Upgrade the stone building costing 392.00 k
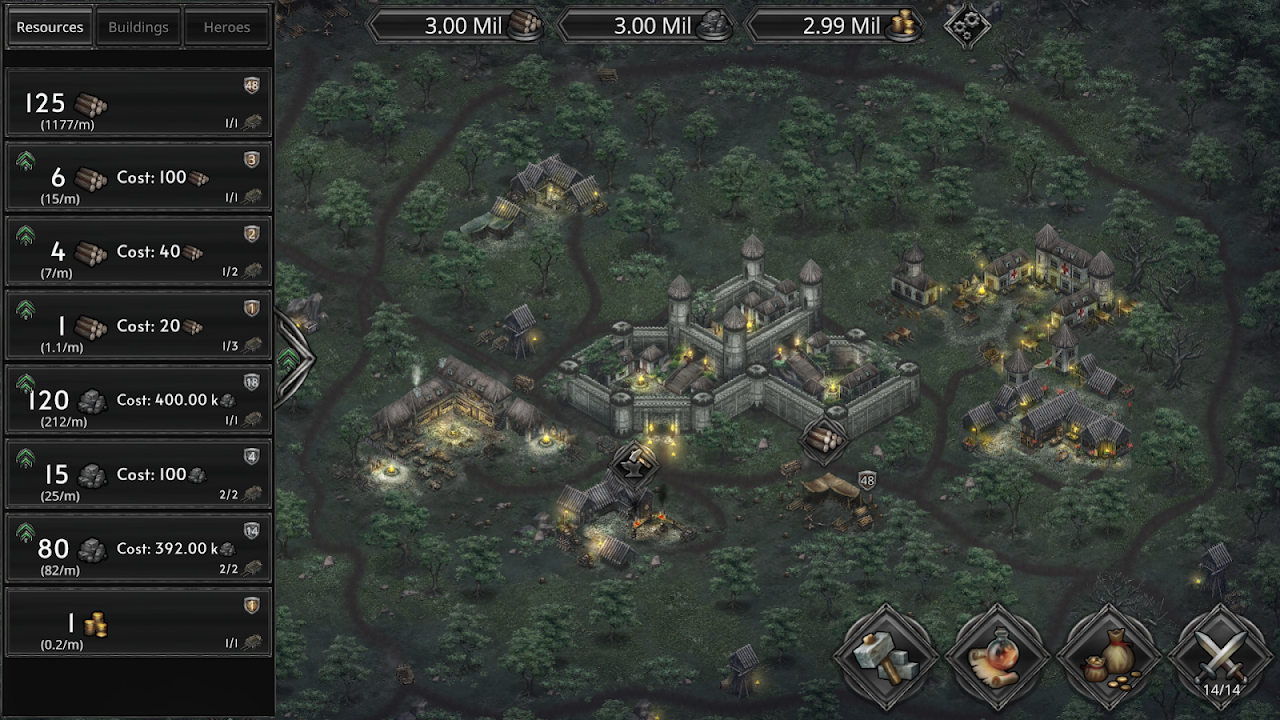 (26, 534)
